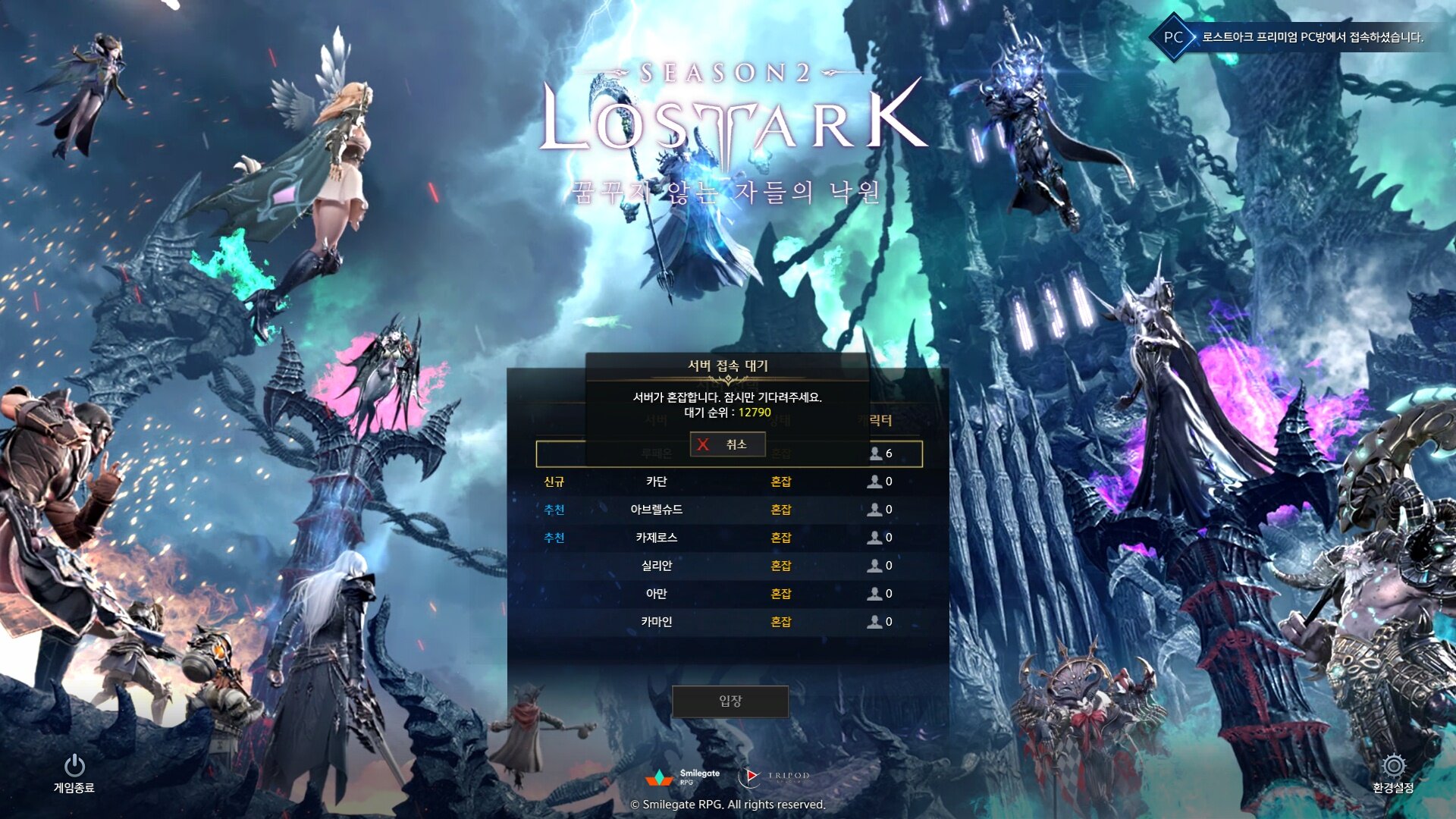This screenshot has height=819, width=1456.
Task: Open 환경설정 settings gear
Action: (1393, 772)
